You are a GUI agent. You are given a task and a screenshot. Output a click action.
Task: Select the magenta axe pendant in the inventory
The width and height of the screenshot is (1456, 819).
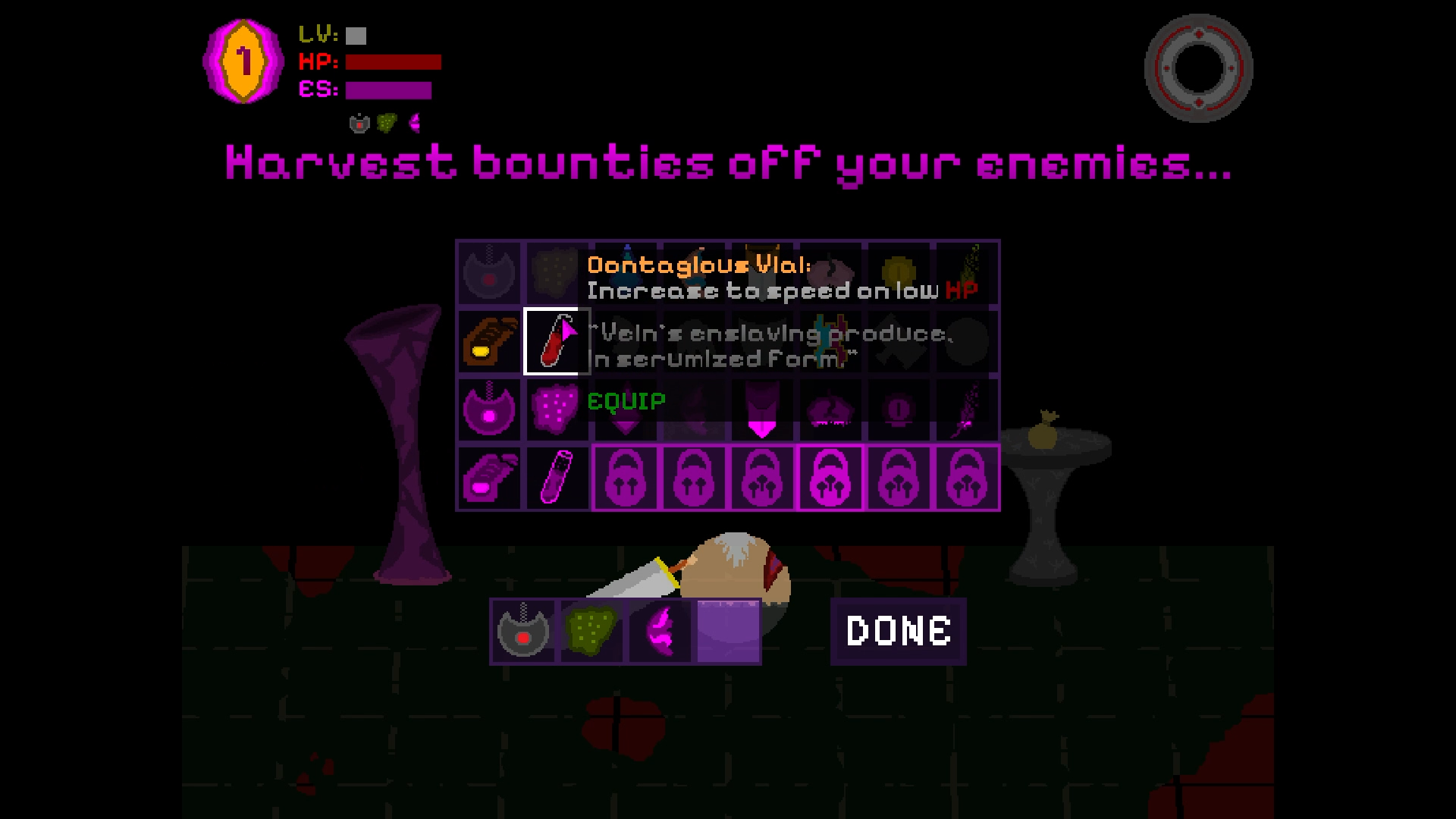pyautogui.click(x=489, y=409)
